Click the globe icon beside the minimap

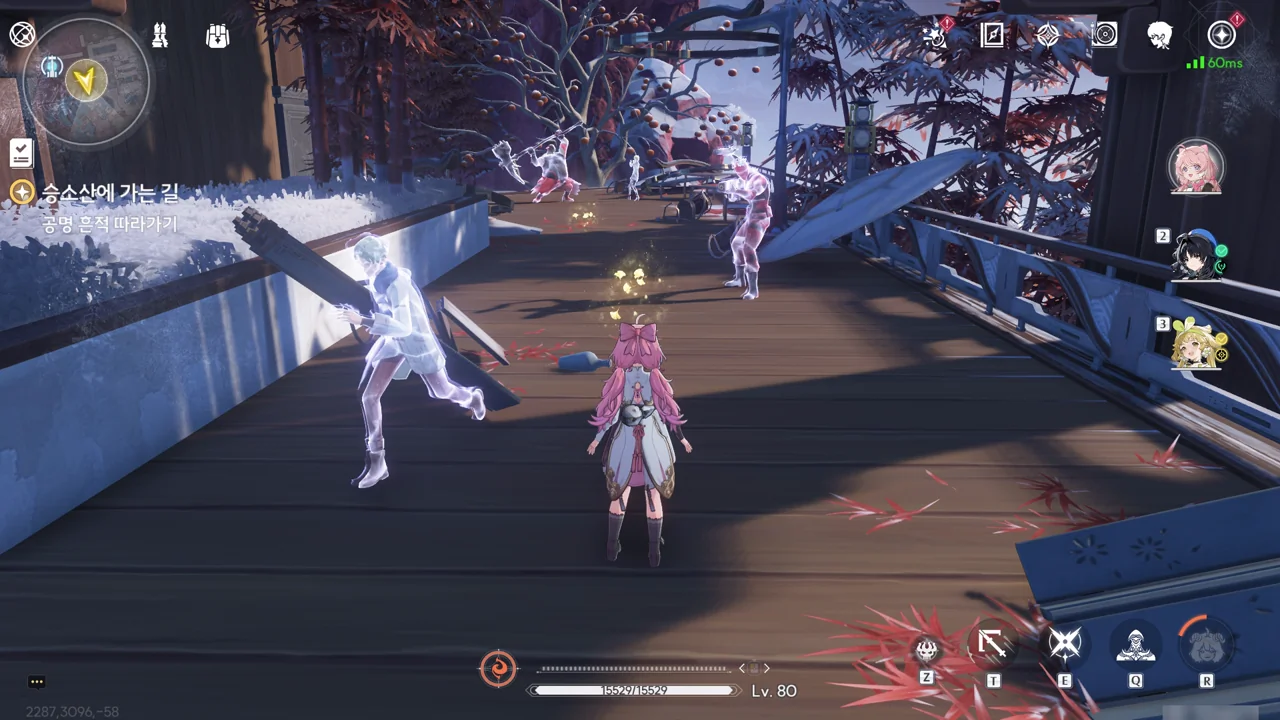22,35
